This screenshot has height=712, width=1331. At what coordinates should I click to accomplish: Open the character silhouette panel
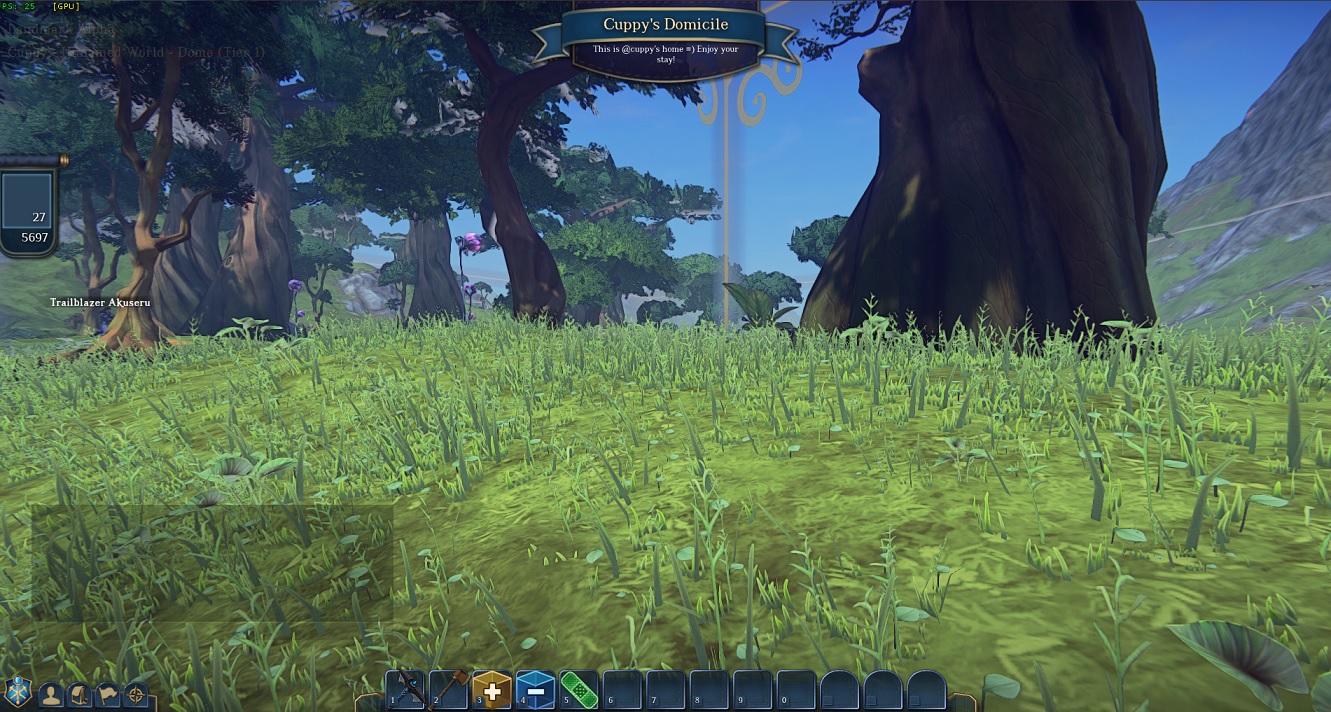pyautogui.click(x=51, y=694)
